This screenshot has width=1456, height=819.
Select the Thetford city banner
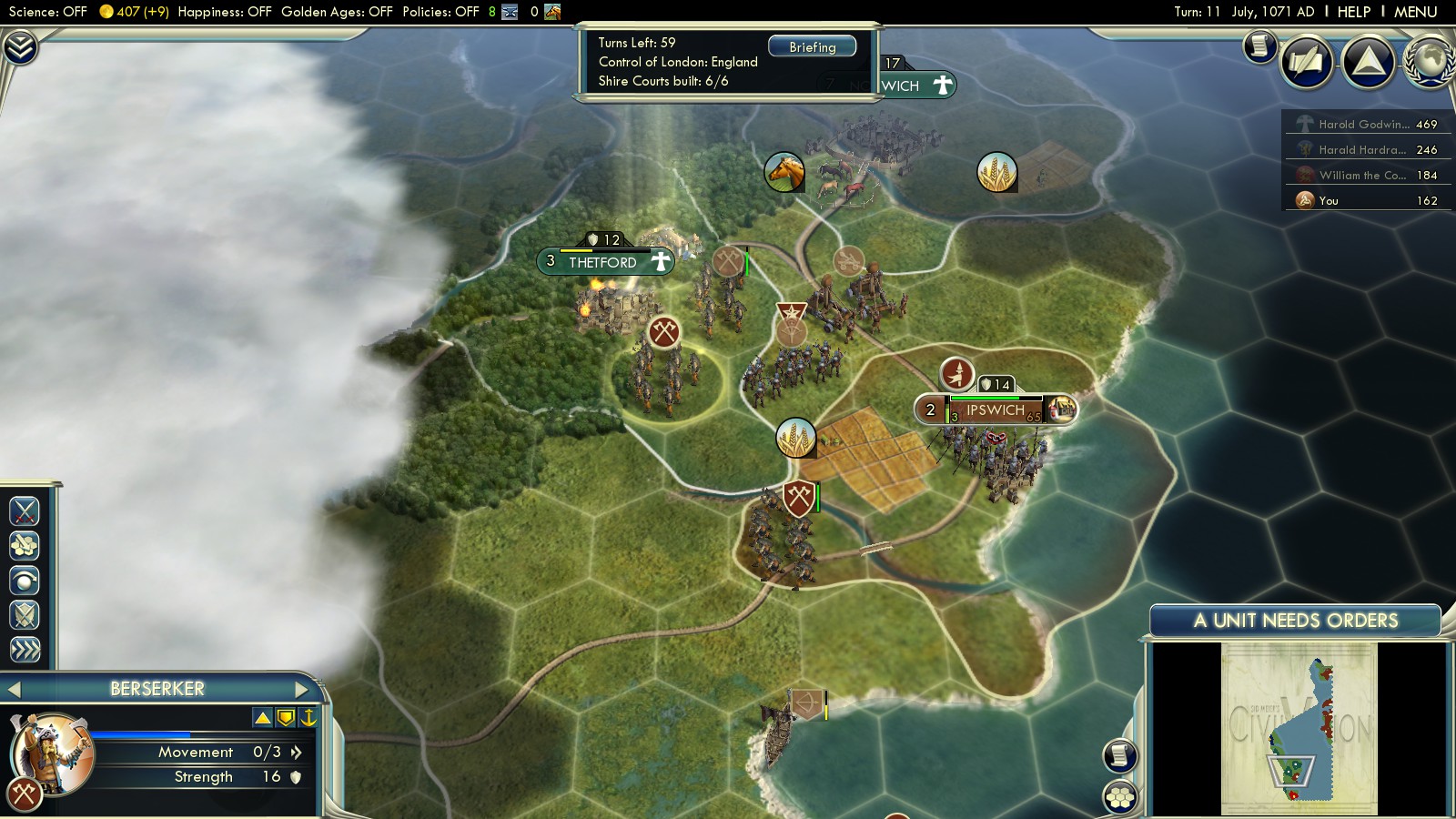[x=602, y=262]
